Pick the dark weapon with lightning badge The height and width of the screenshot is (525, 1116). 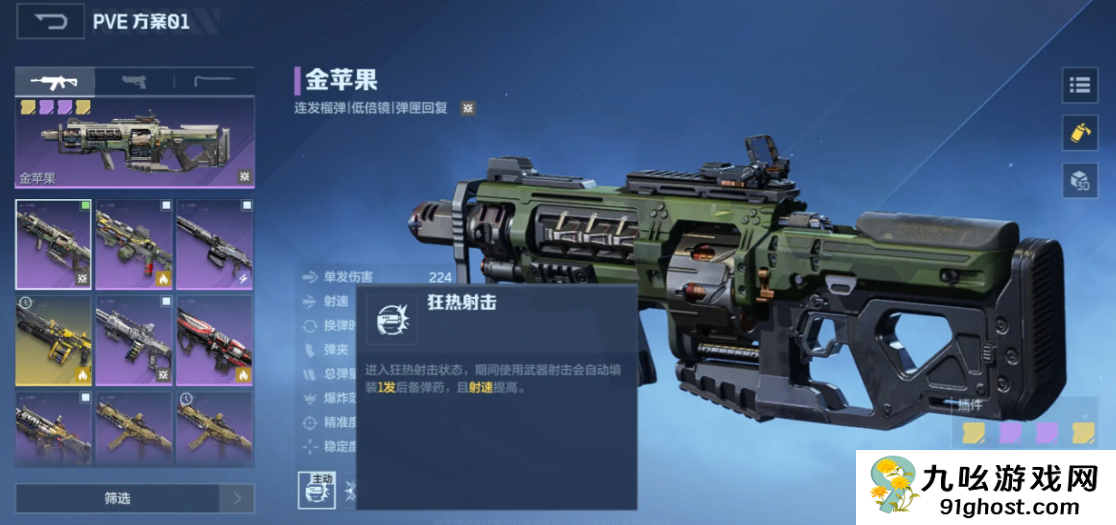[x=214, y=245]
